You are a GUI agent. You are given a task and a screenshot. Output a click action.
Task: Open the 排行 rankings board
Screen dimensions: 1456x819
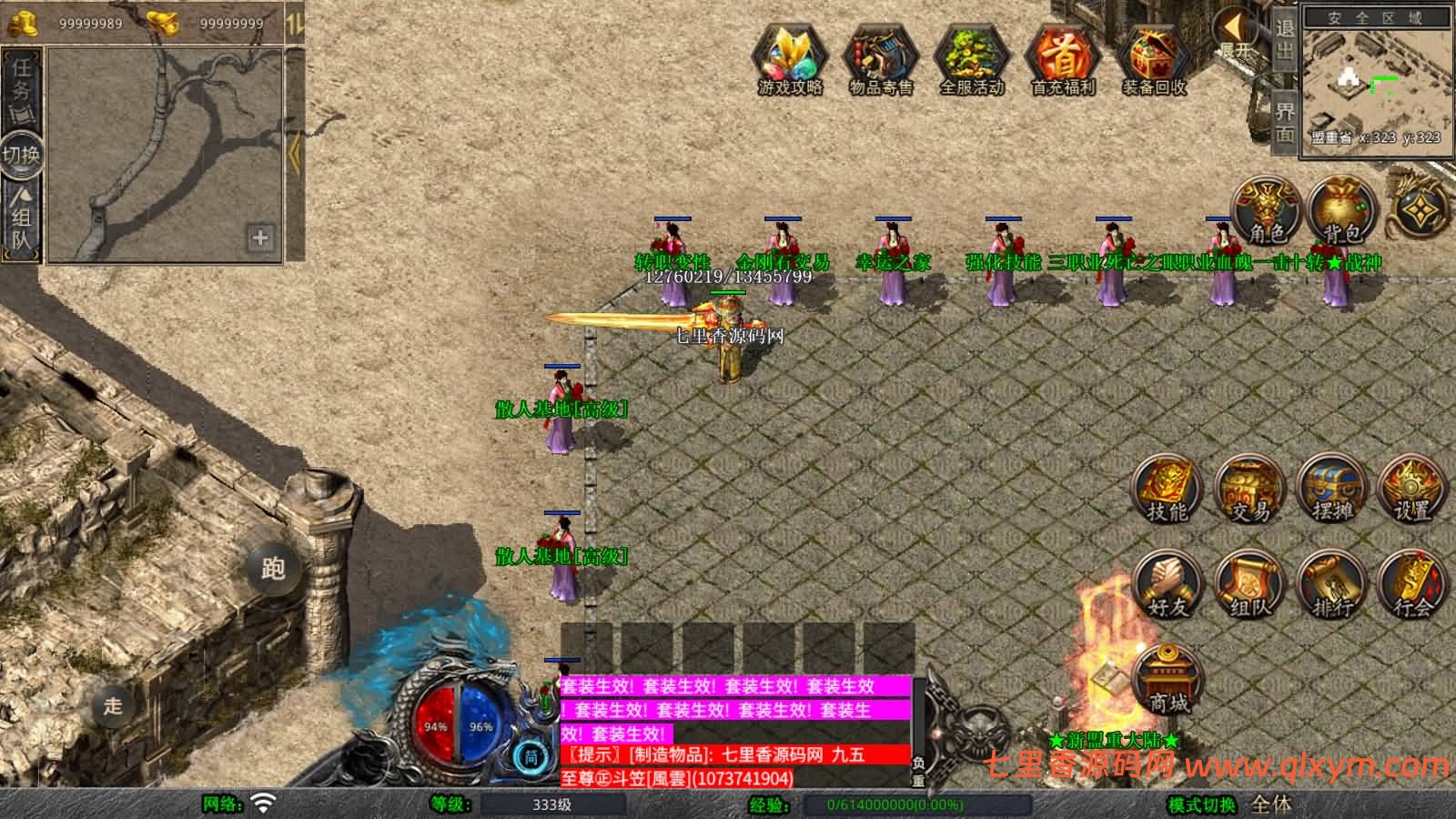pos(1332,585)
